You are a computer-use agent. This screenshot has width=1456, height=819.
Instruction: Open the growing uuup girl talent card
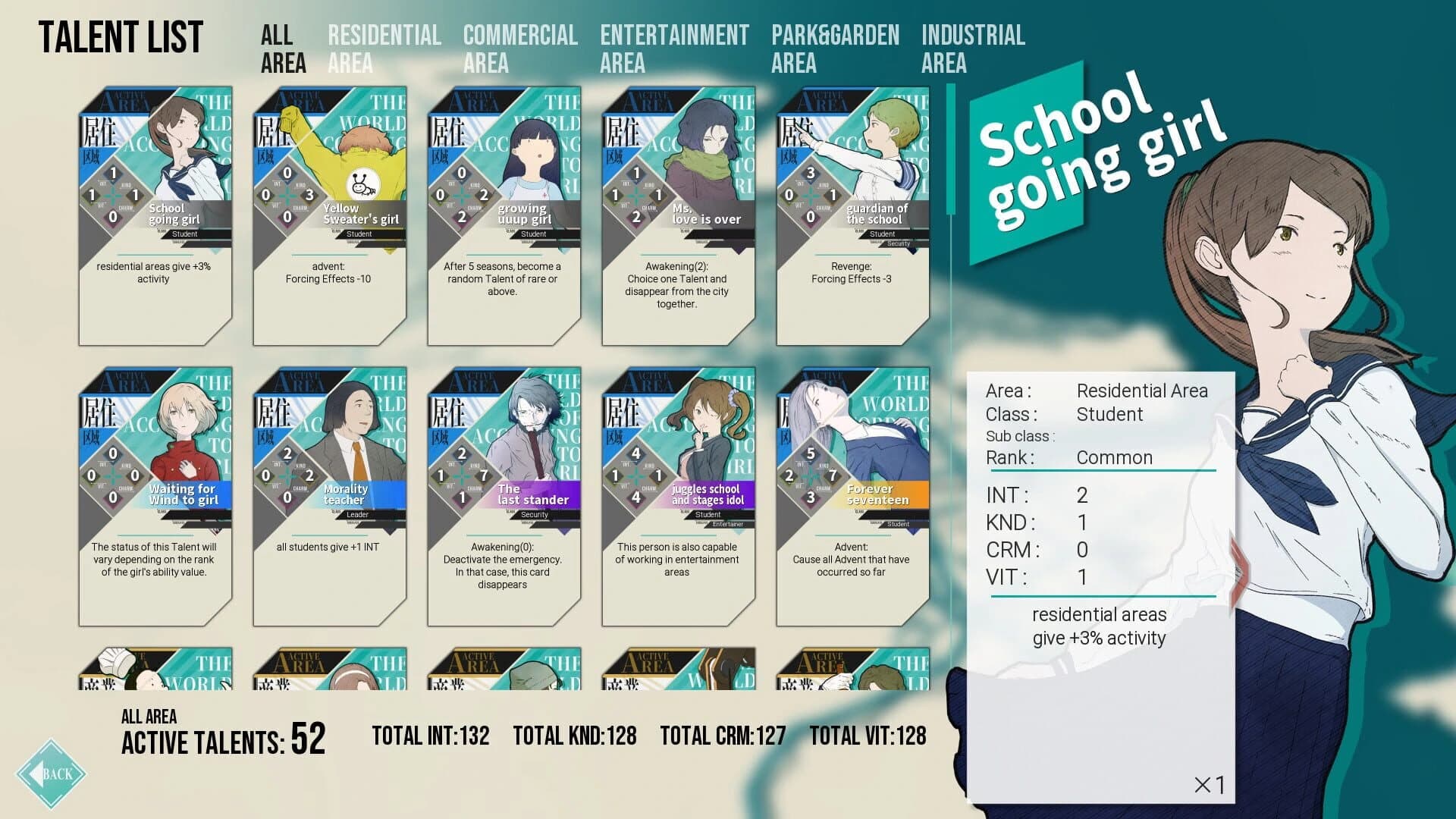point(504,212)
